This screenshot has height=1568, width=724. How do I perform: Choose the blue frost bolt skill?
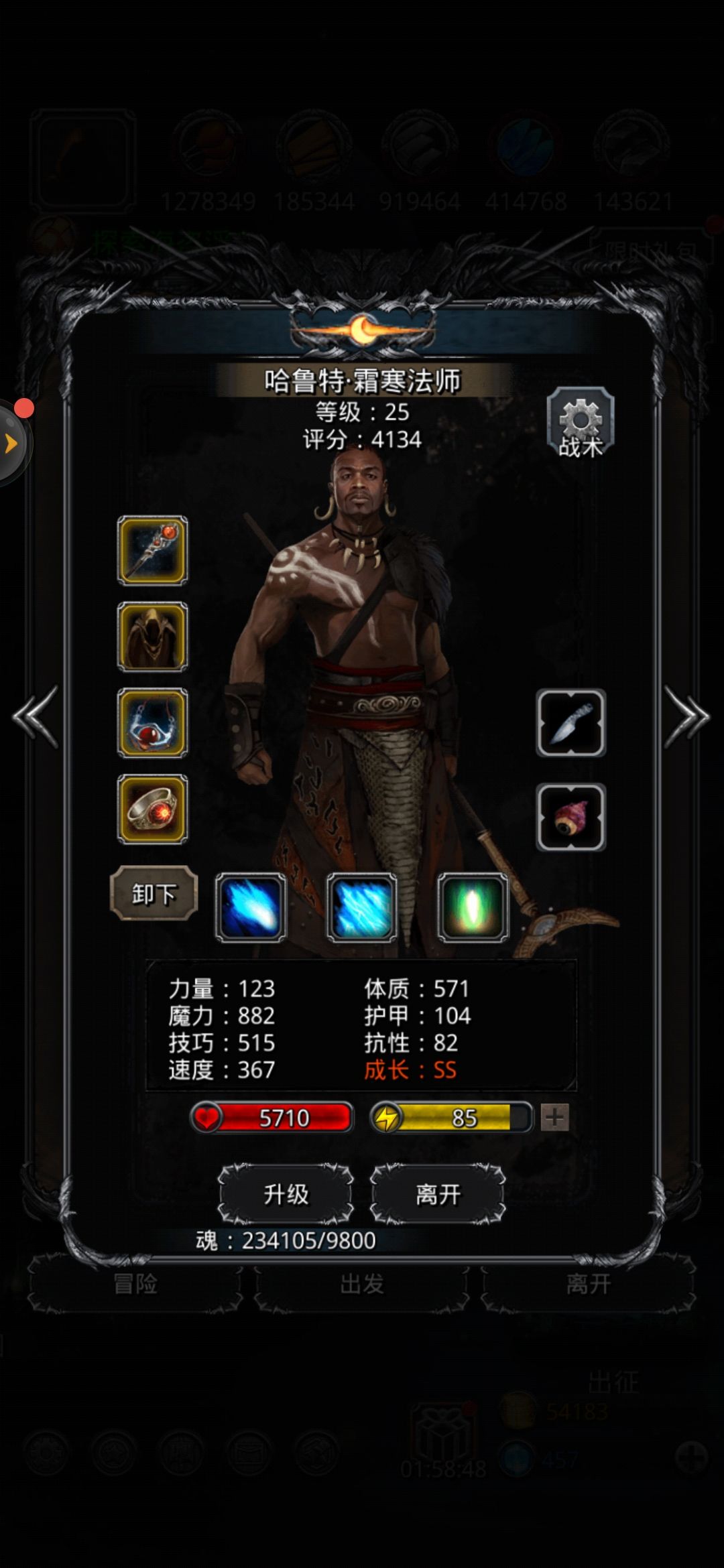tap(251, 907)
